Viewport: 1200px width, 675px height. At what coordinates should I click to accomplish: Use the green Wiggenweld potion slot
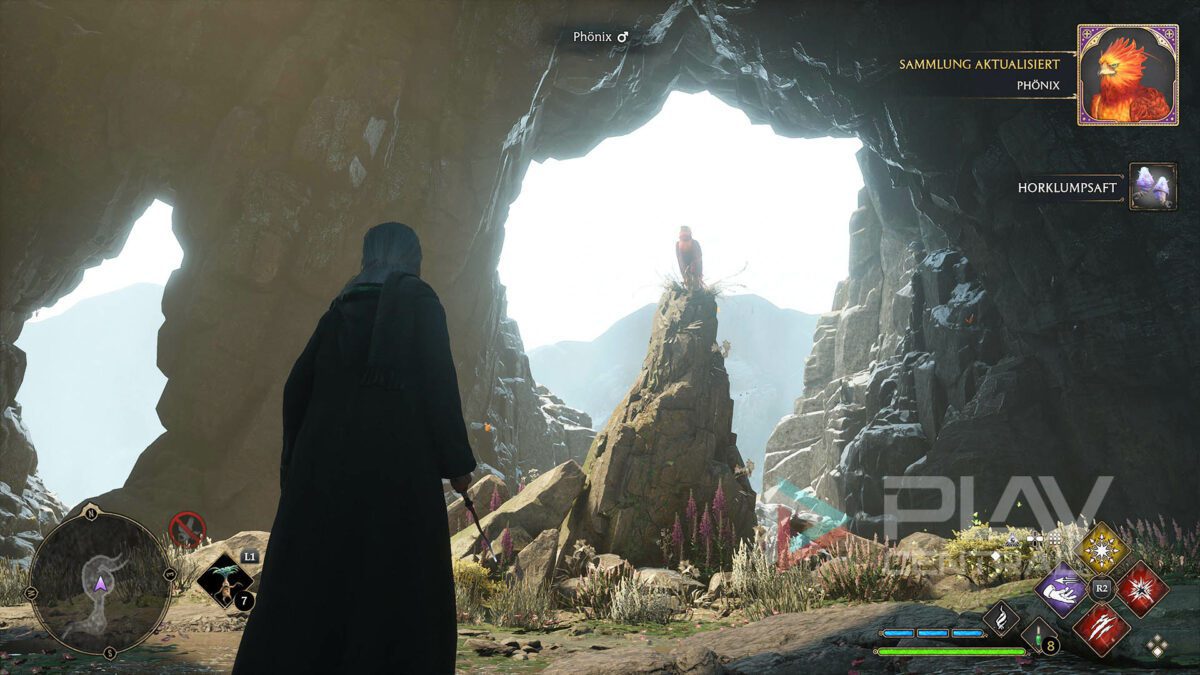click(1036, 635)
